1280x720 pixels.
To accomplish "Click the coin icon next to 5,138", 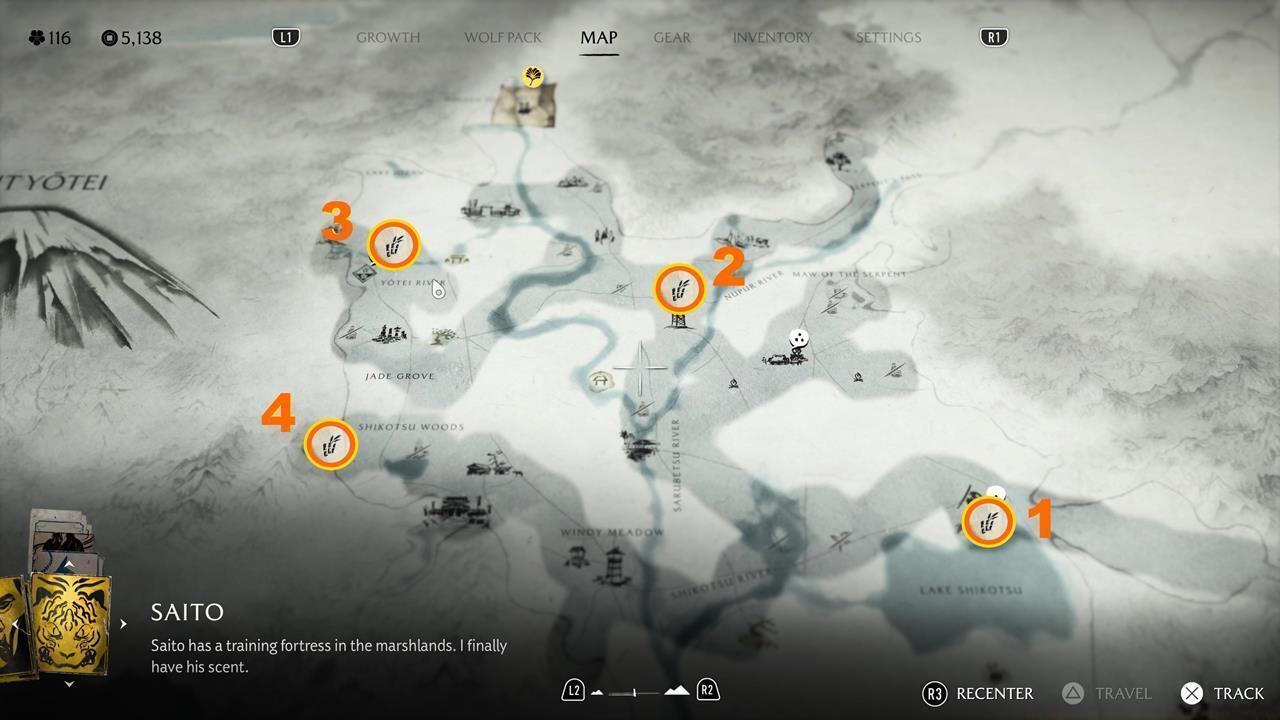I will (x=109, y=37).
